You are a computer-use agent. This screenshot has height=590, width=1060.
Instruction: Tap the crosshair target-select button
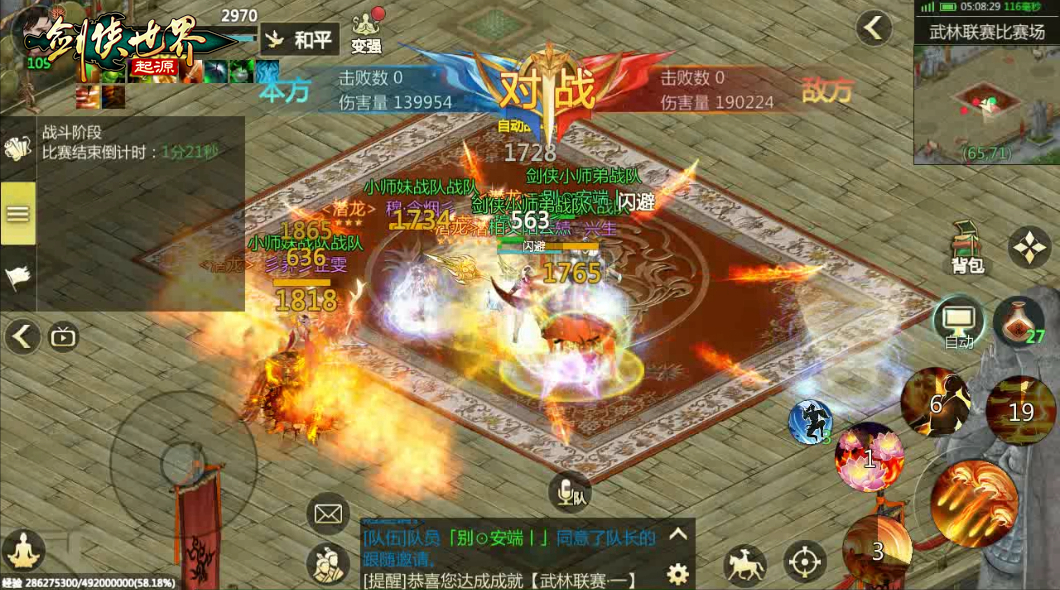[x=805, y=563]
